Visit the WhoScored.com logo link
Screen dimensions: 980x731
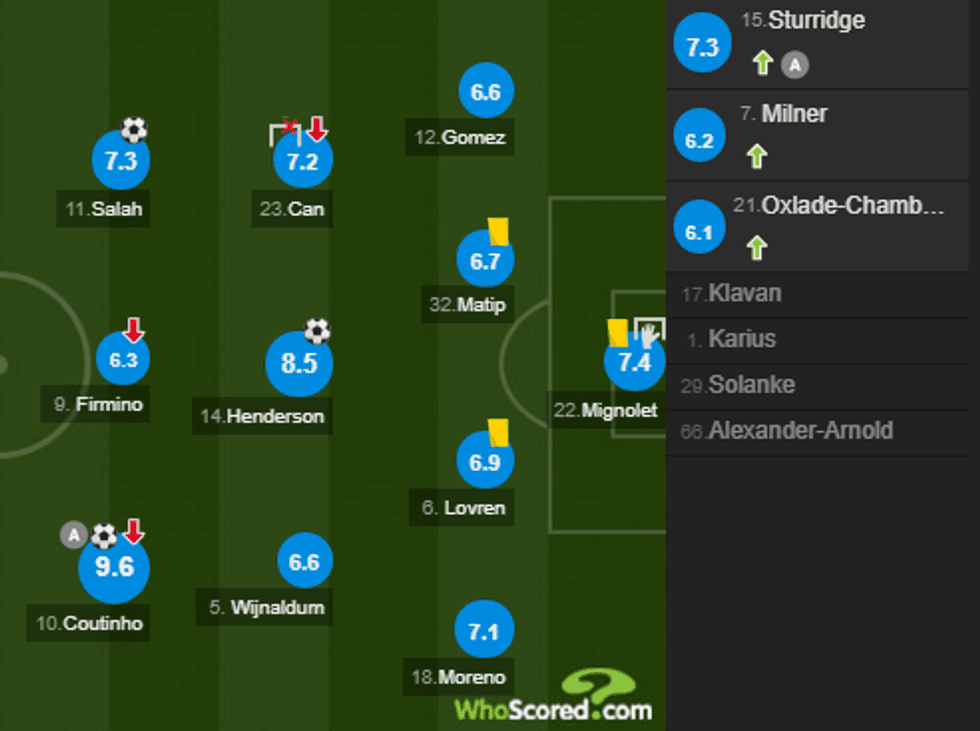click(x=554, y=698)
